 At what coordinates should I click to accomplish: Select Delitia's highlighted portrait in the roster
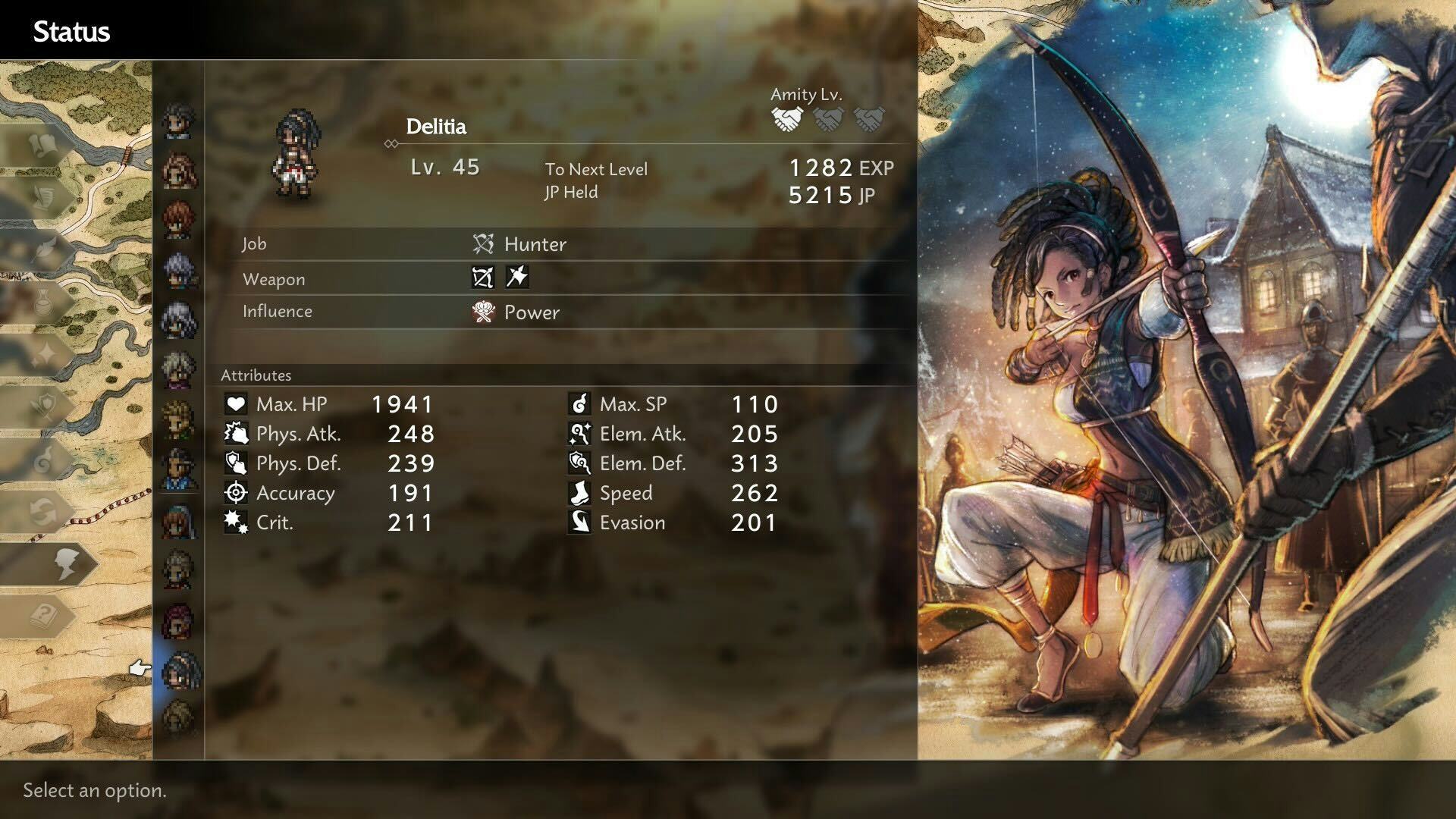[x=180, y=670]
